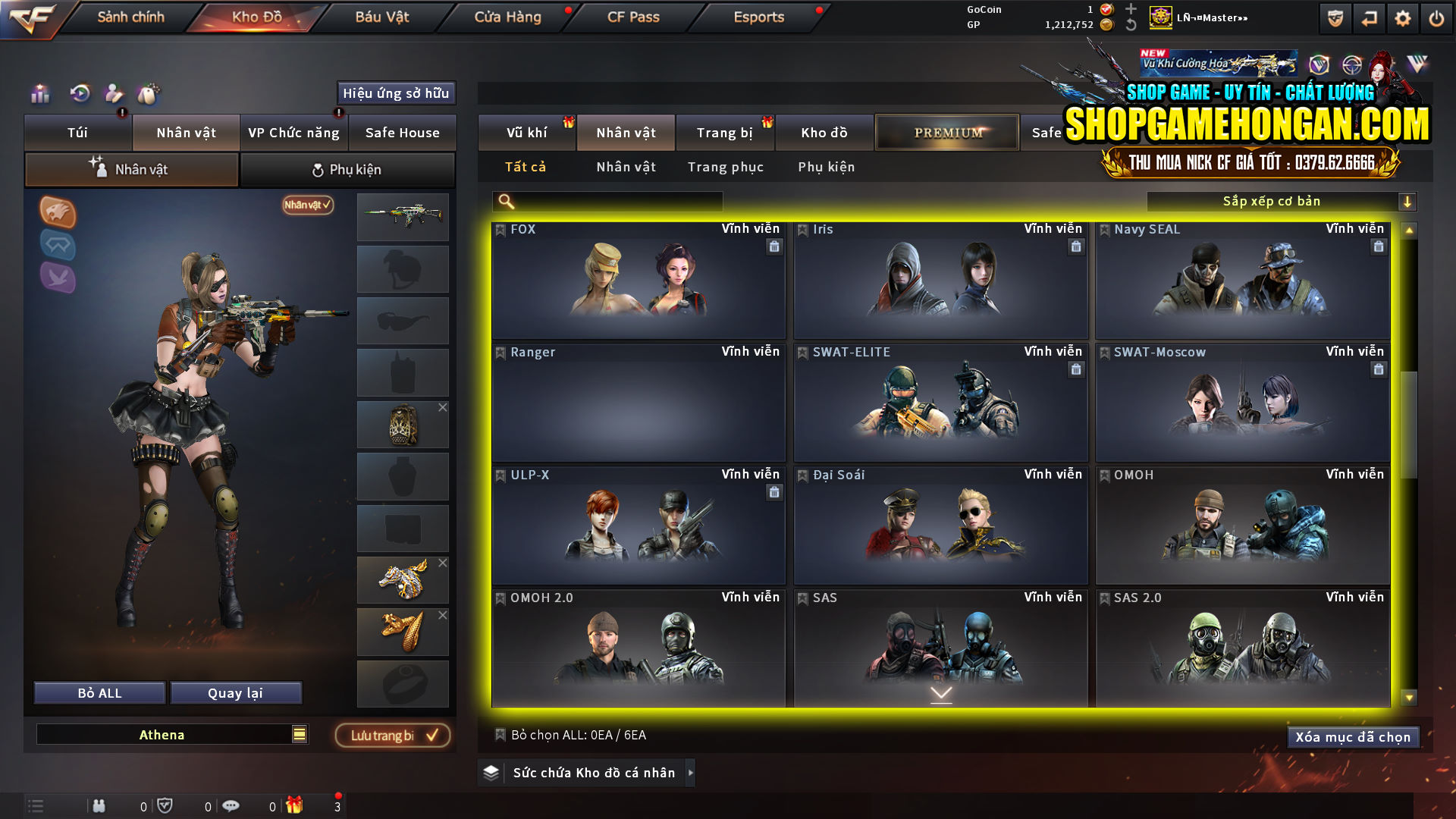The image size is (1456, 819).
Task: Open the pet egg icon above the tabs
Action: pyautogui.click(x=149, y=95)
